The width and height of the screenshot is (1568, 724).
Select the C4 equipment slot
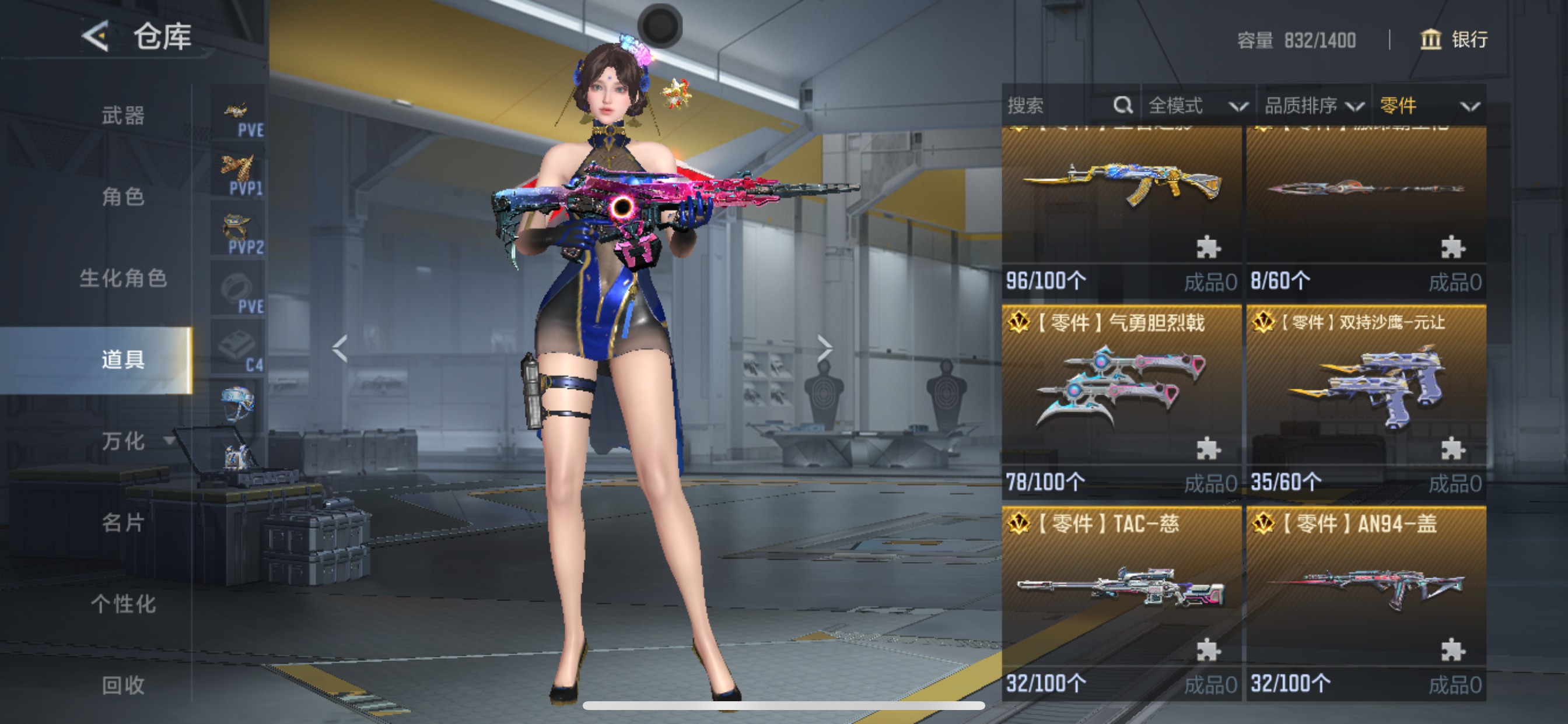239,349
